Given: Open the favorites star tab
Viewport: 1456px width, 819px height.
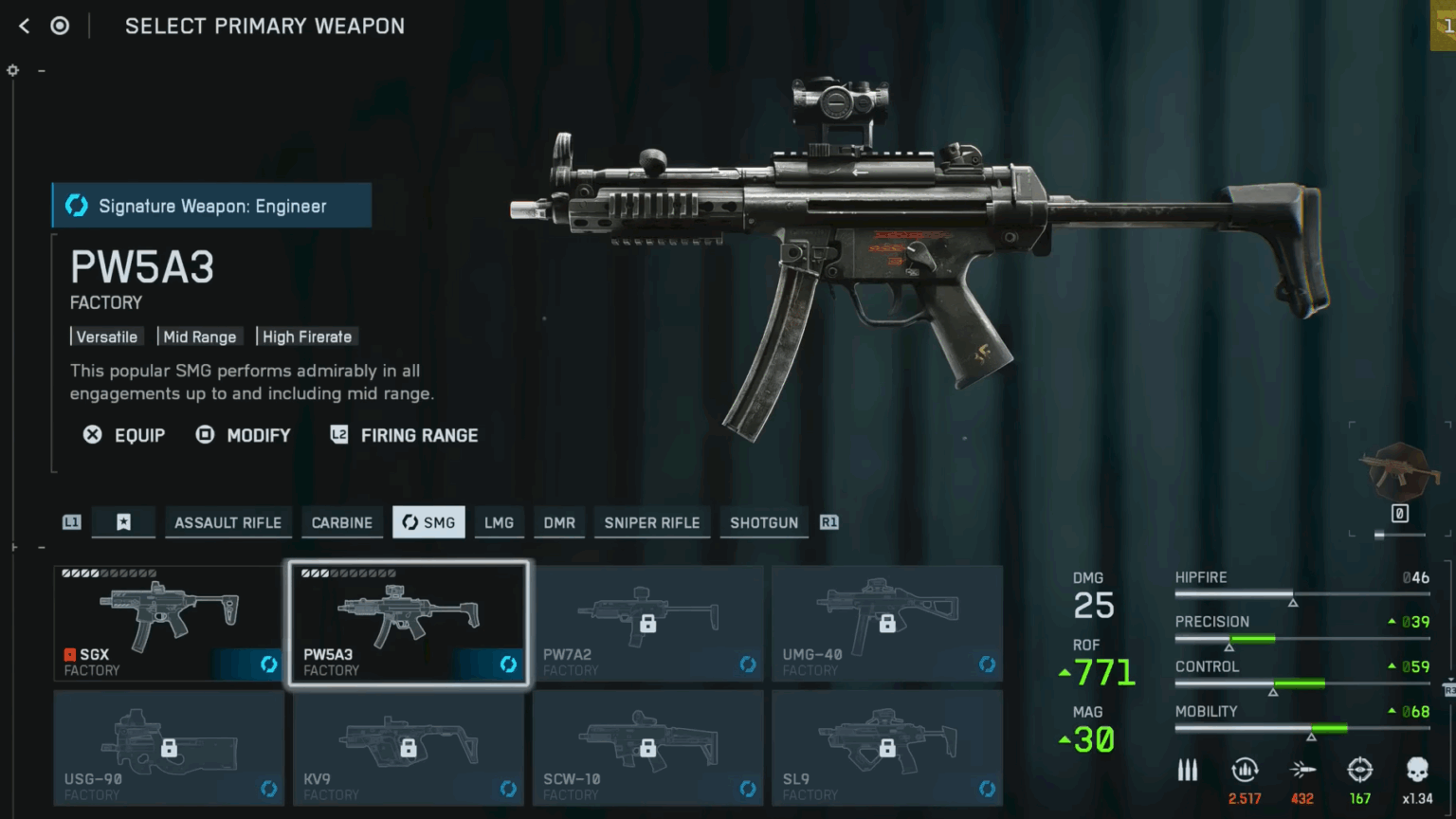Looking at the screenshot, I should click(123, 521).
